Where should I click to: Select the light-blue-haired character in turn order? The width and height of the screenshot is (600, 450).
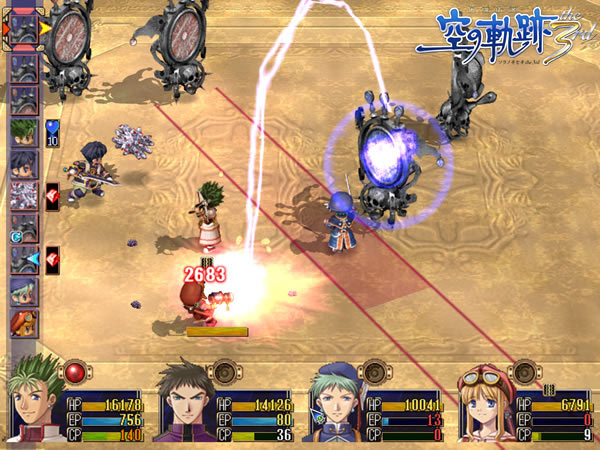[25, 291]
